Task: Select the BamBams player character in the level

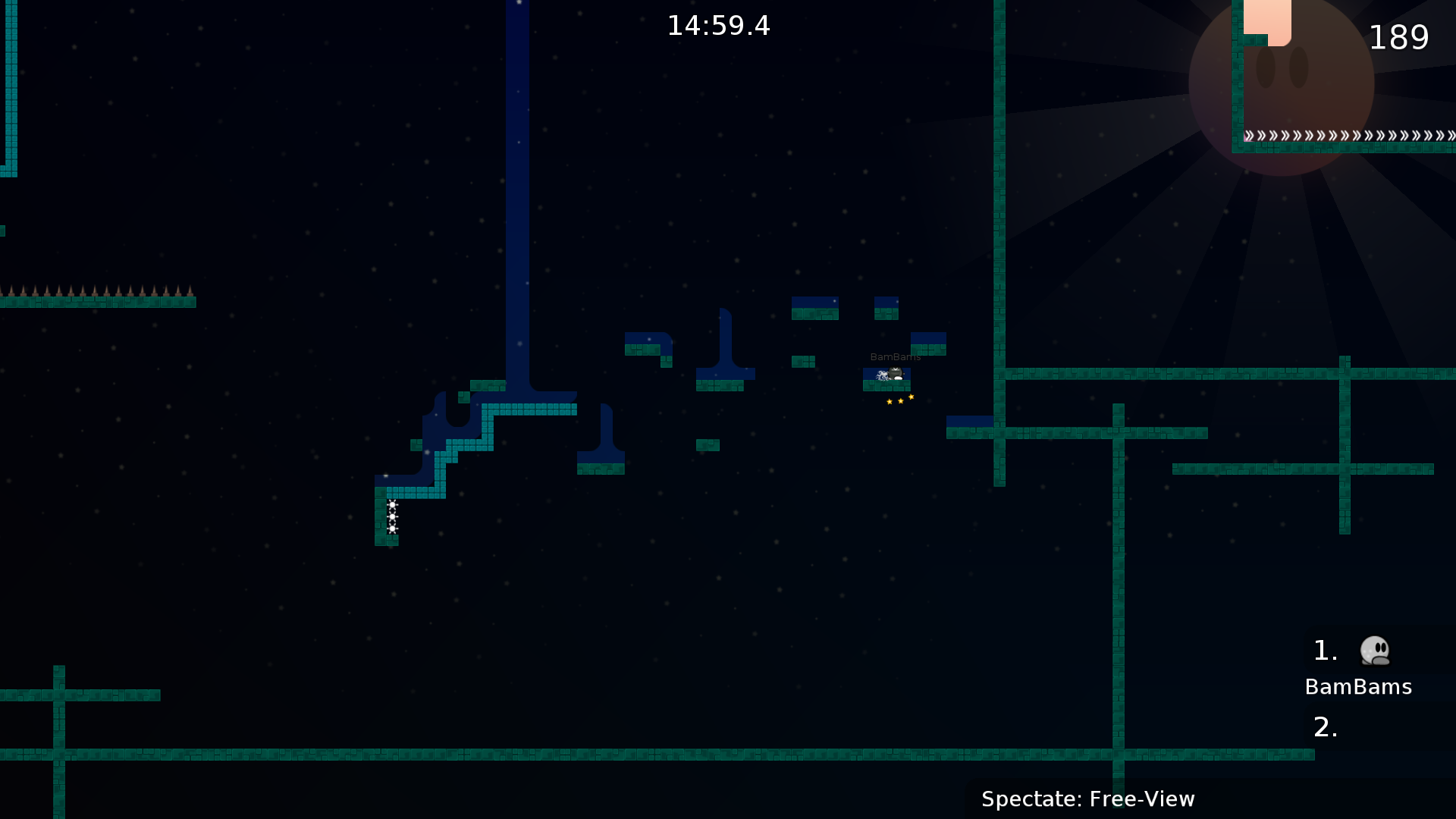Action: (x=896, y=373)
